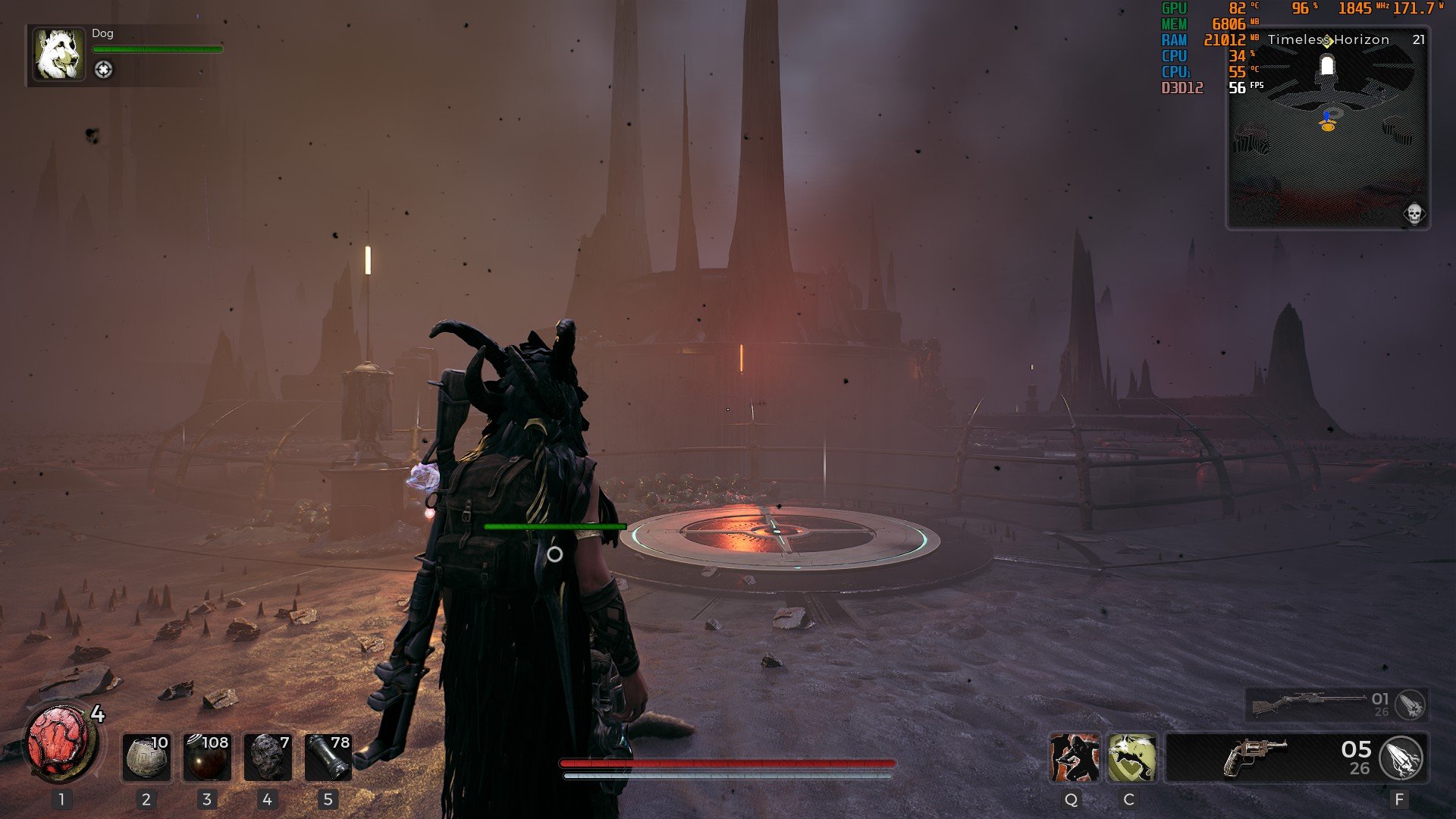Use the dark round flask with 108 count
1456x819 pixels.
coord(206,757)
